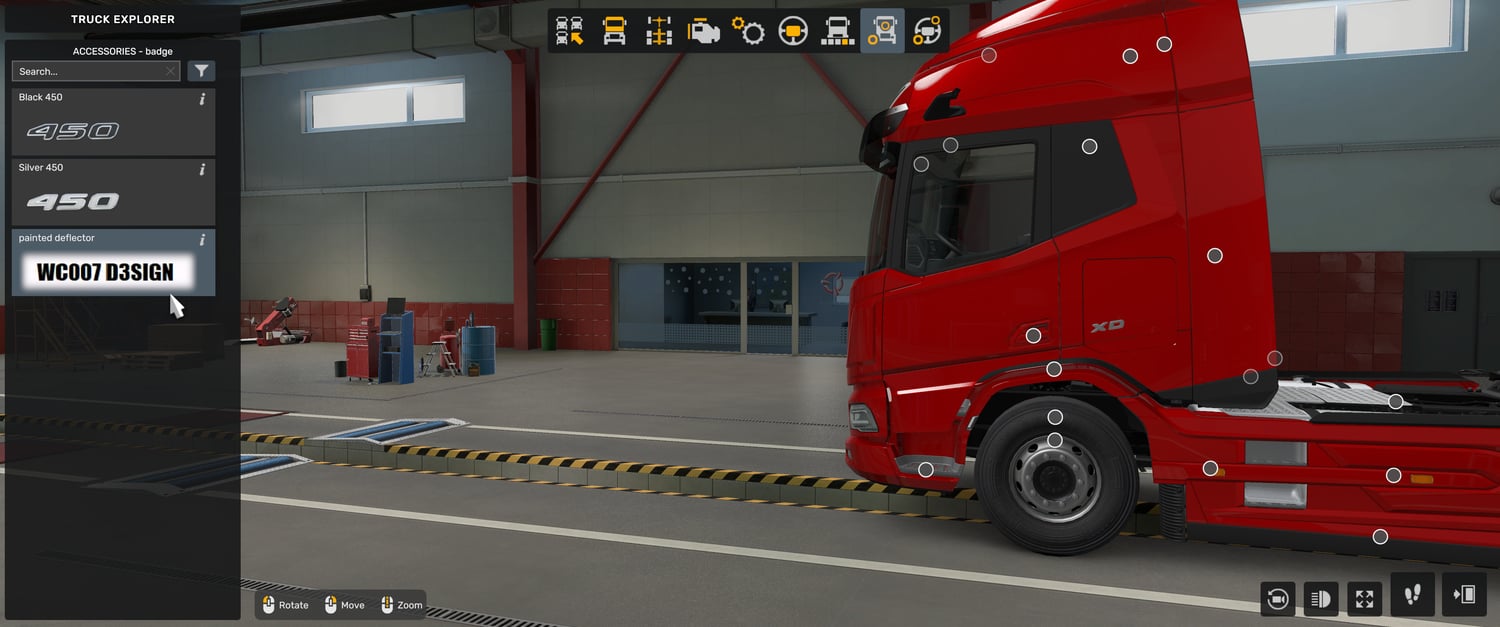Show info for the Silver 450 badge
Screen dimensions: 1500x627
(x=203, y=169)
